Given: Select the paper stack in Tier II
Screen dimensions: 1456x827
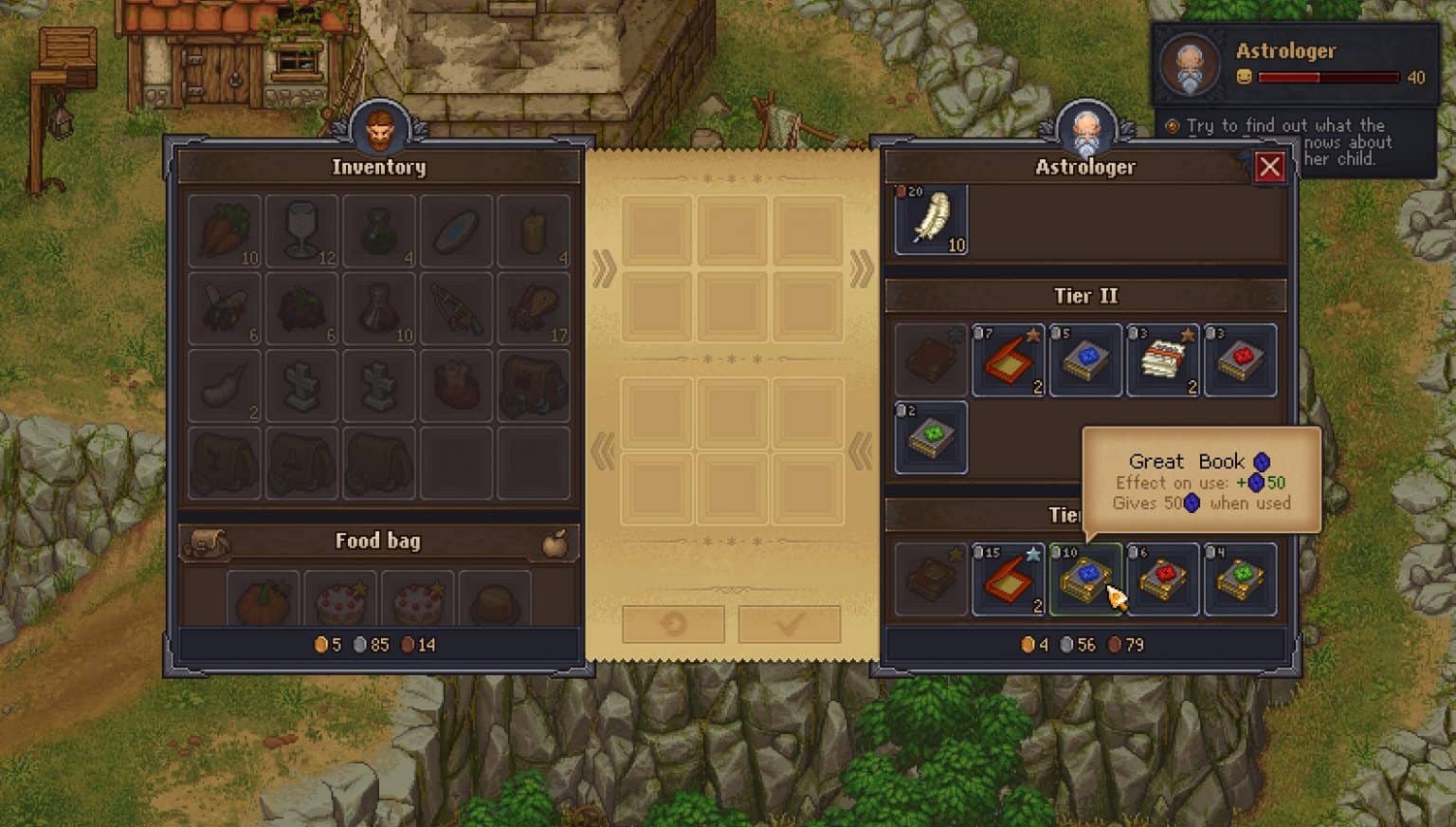Looking at the screenshot, I should 1163,358.
